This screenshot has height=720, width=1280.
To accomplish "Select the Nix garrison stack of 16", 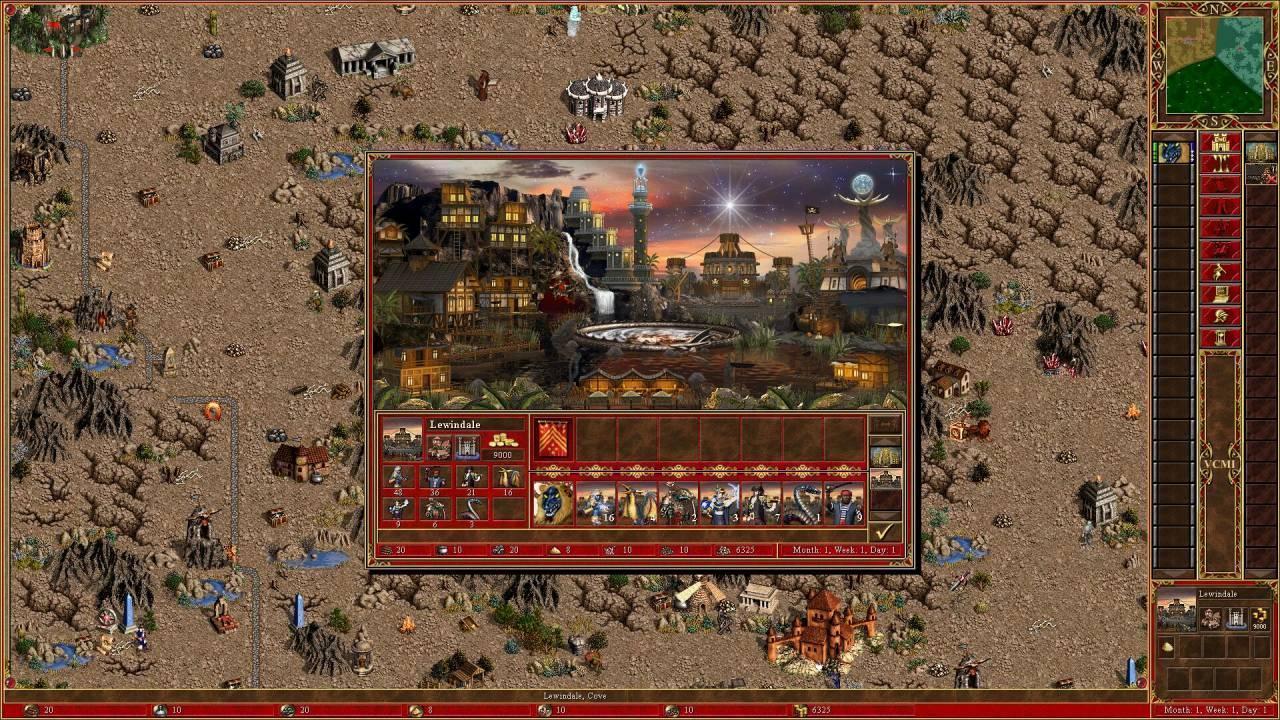I will point(598,500).
